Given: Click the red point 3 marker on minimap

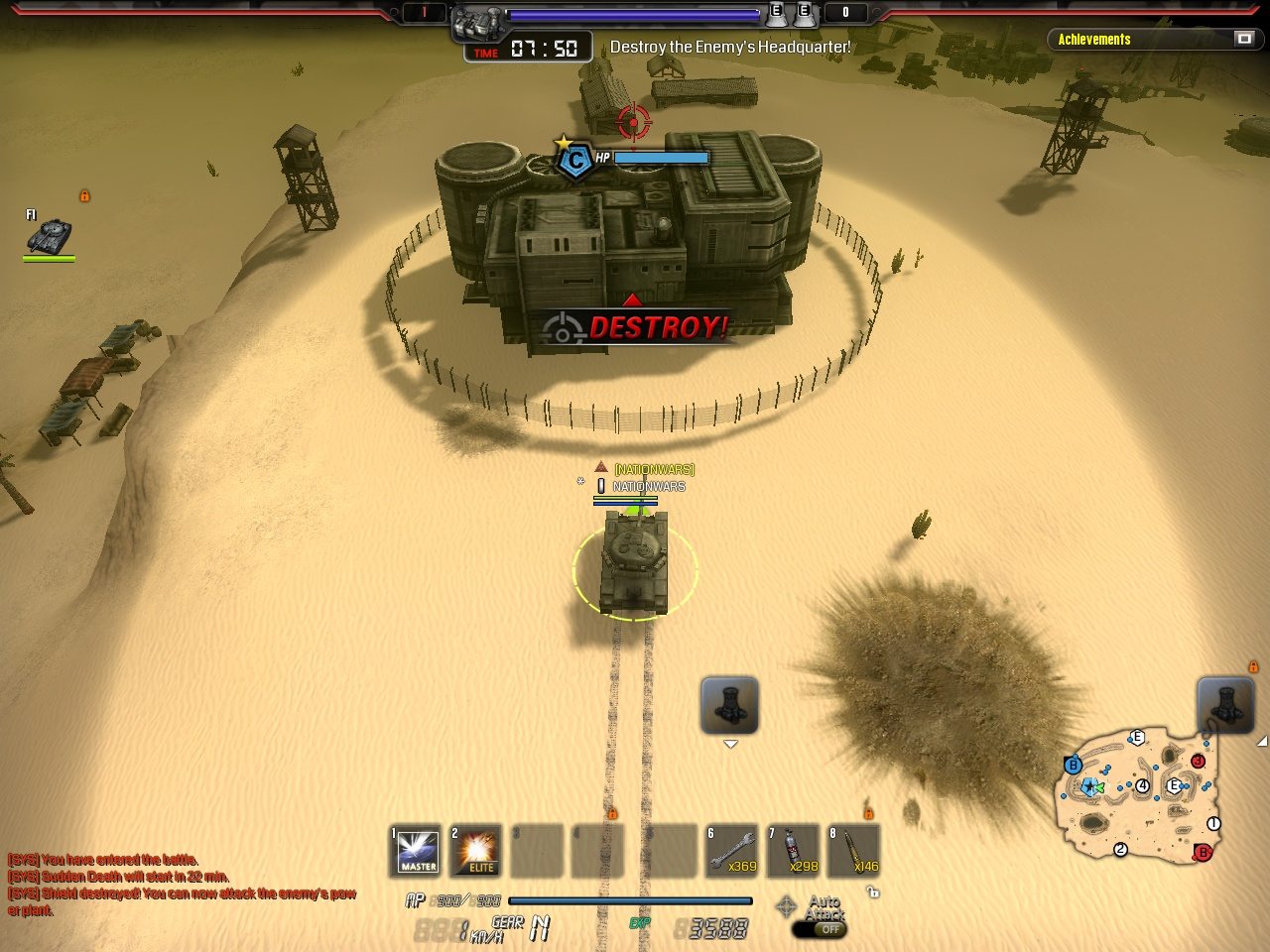Looking at the screenshot, I should [1198, 761].
